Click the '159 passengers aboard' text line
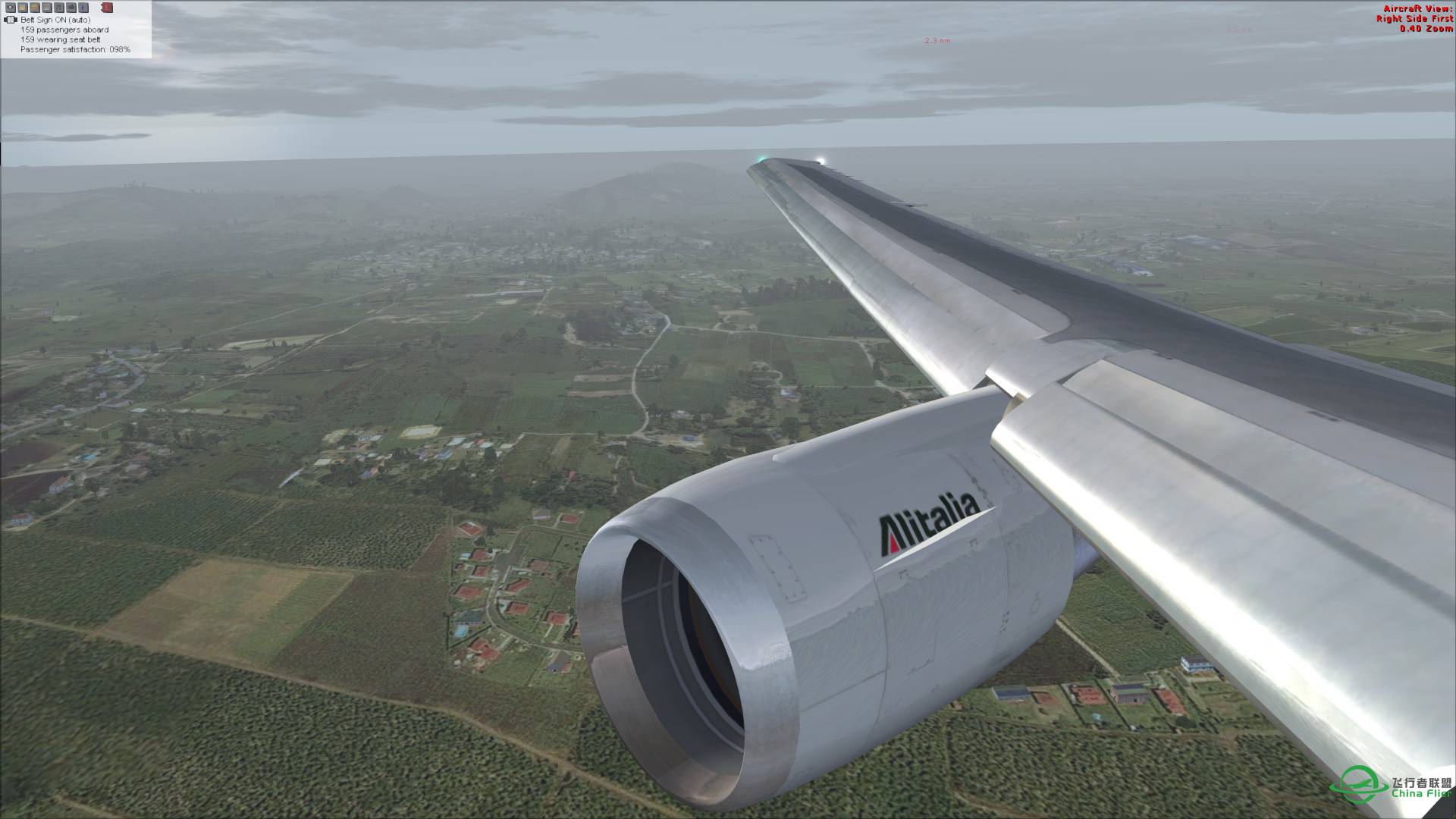 pyautogui.click(x=64, y=29)
